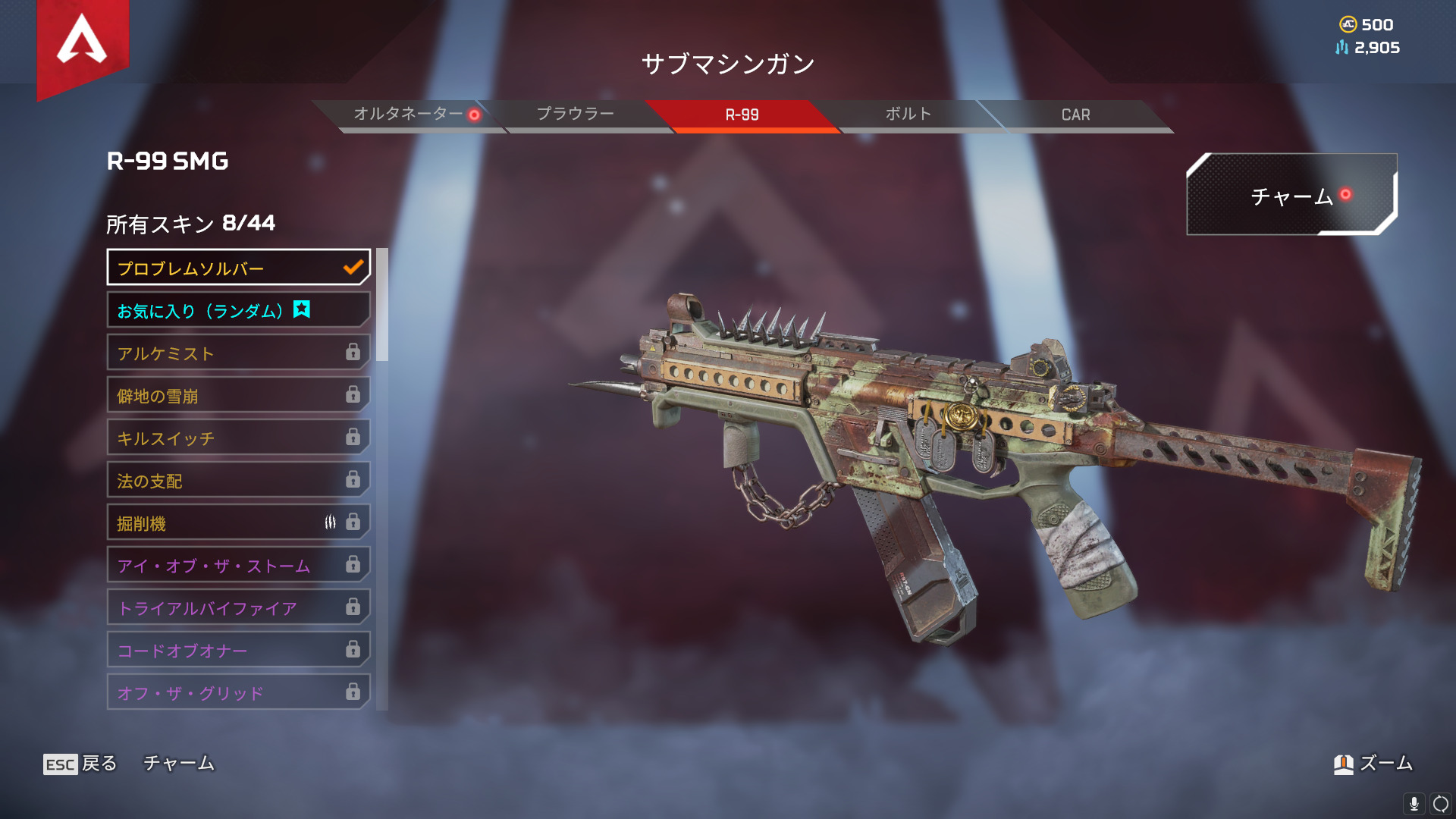The image size is (1456, 819).
Task: Click the reactive flame icon on 掘削機
Action: coord(331,522)
